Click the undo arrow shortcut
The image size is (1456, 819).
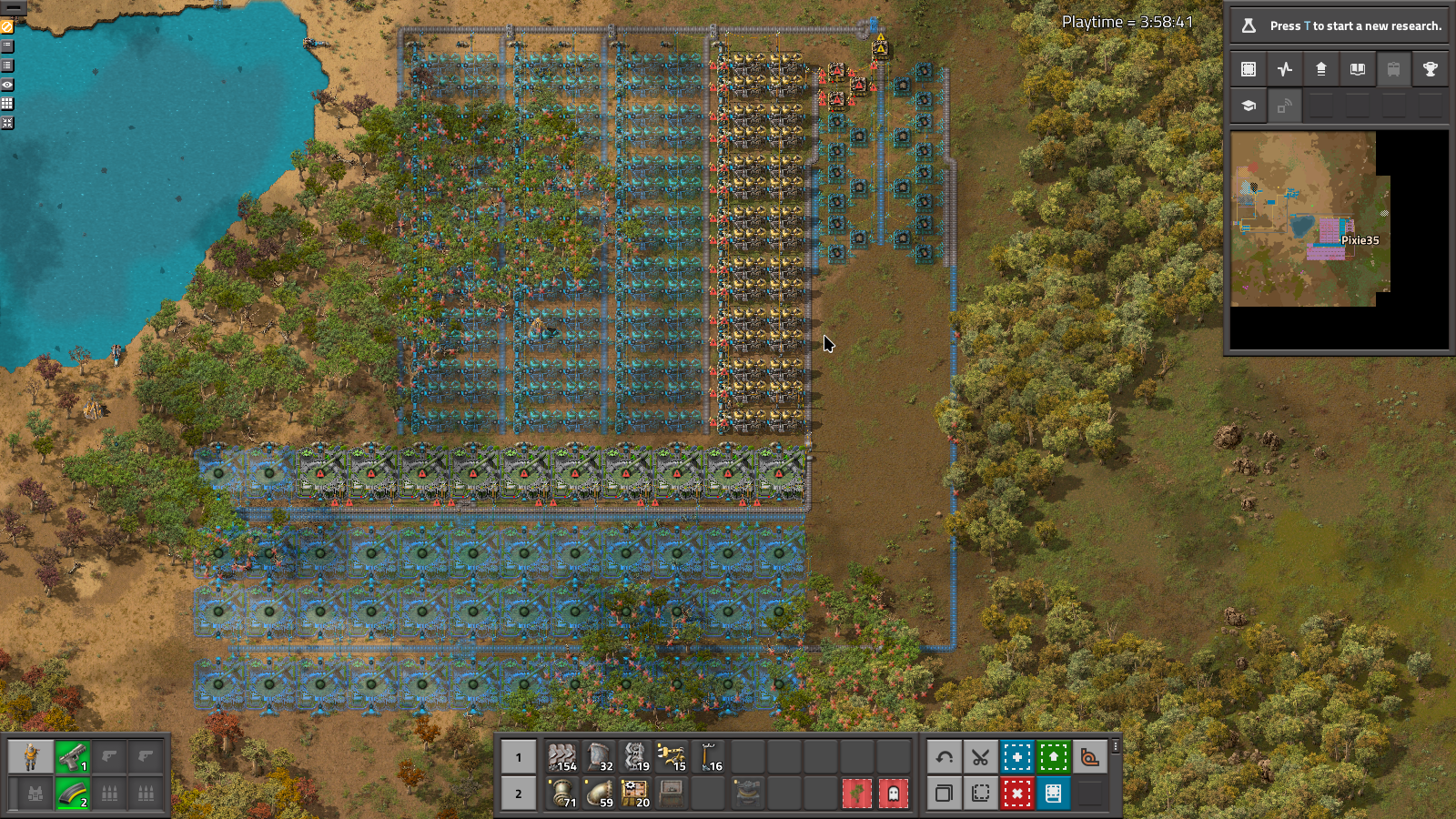tap(945, 757)
